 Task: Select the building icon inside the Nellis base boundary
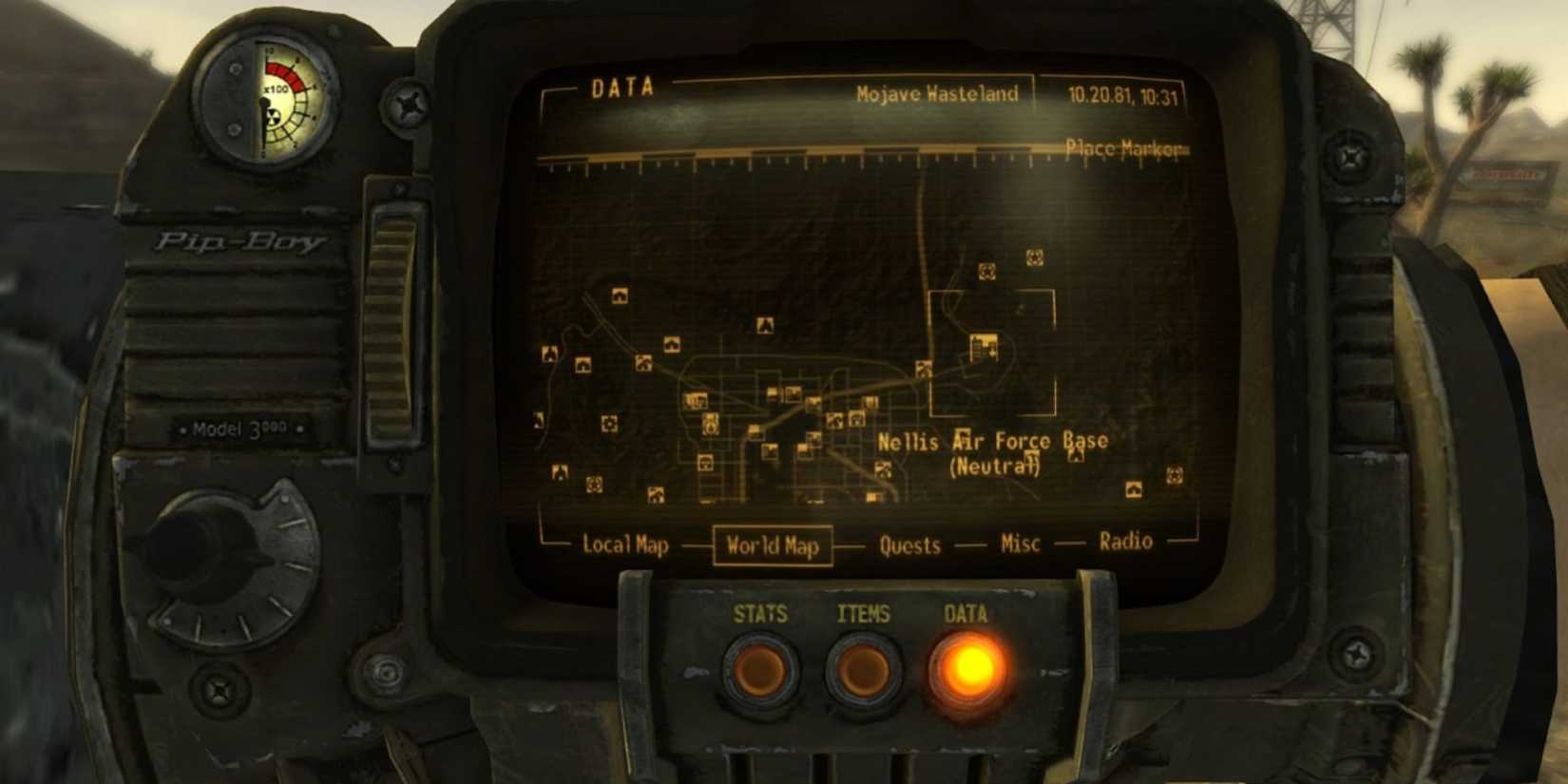point(984,347)
